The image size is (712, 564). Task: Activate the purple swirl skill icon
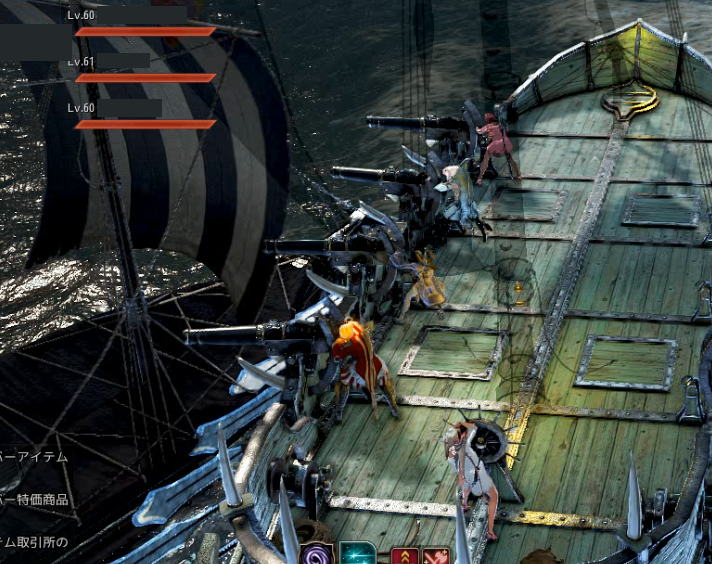point(319,553)
